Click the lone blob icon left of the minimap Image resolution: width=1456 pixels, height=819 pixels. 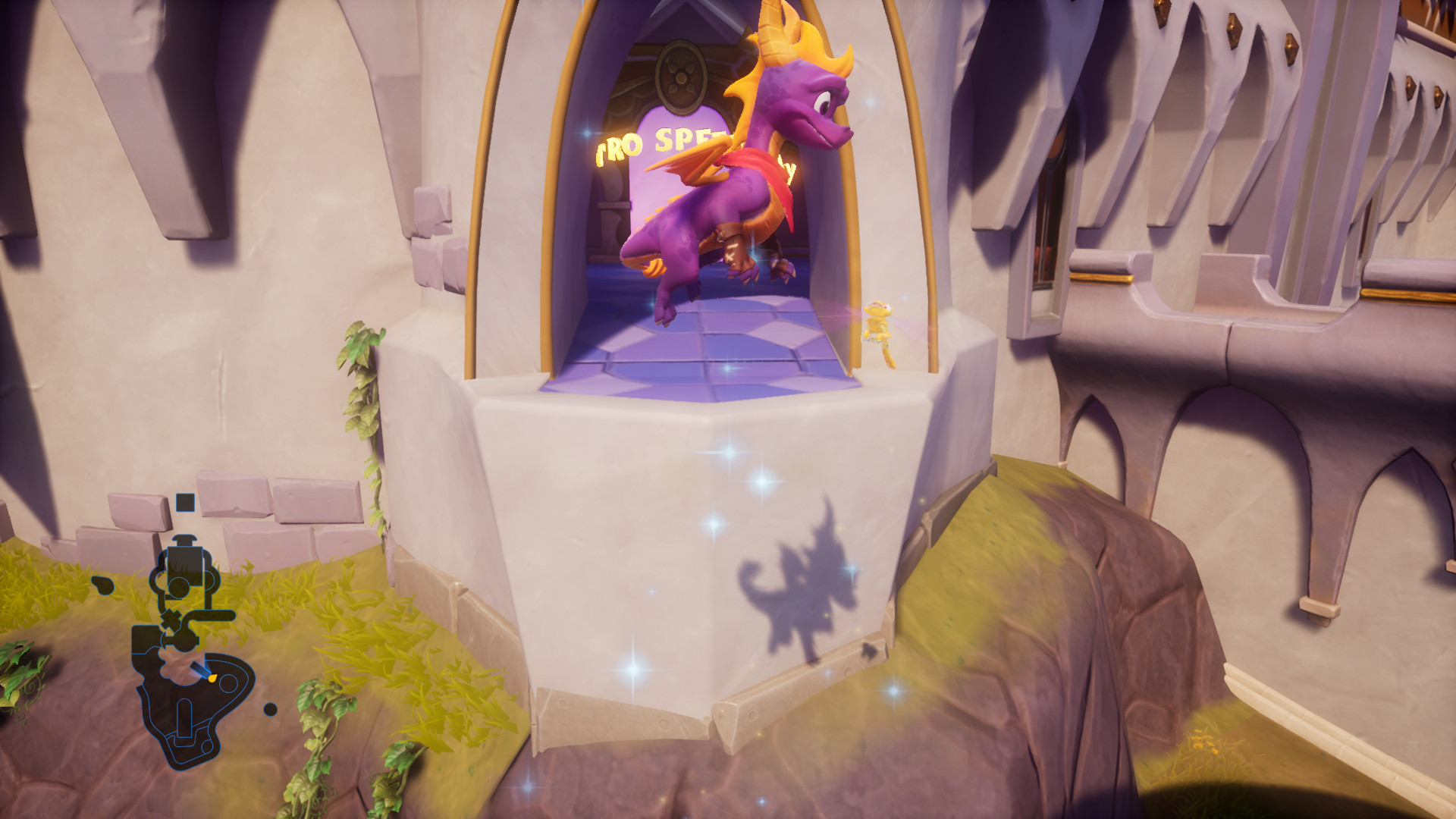(x=102, y=584)
